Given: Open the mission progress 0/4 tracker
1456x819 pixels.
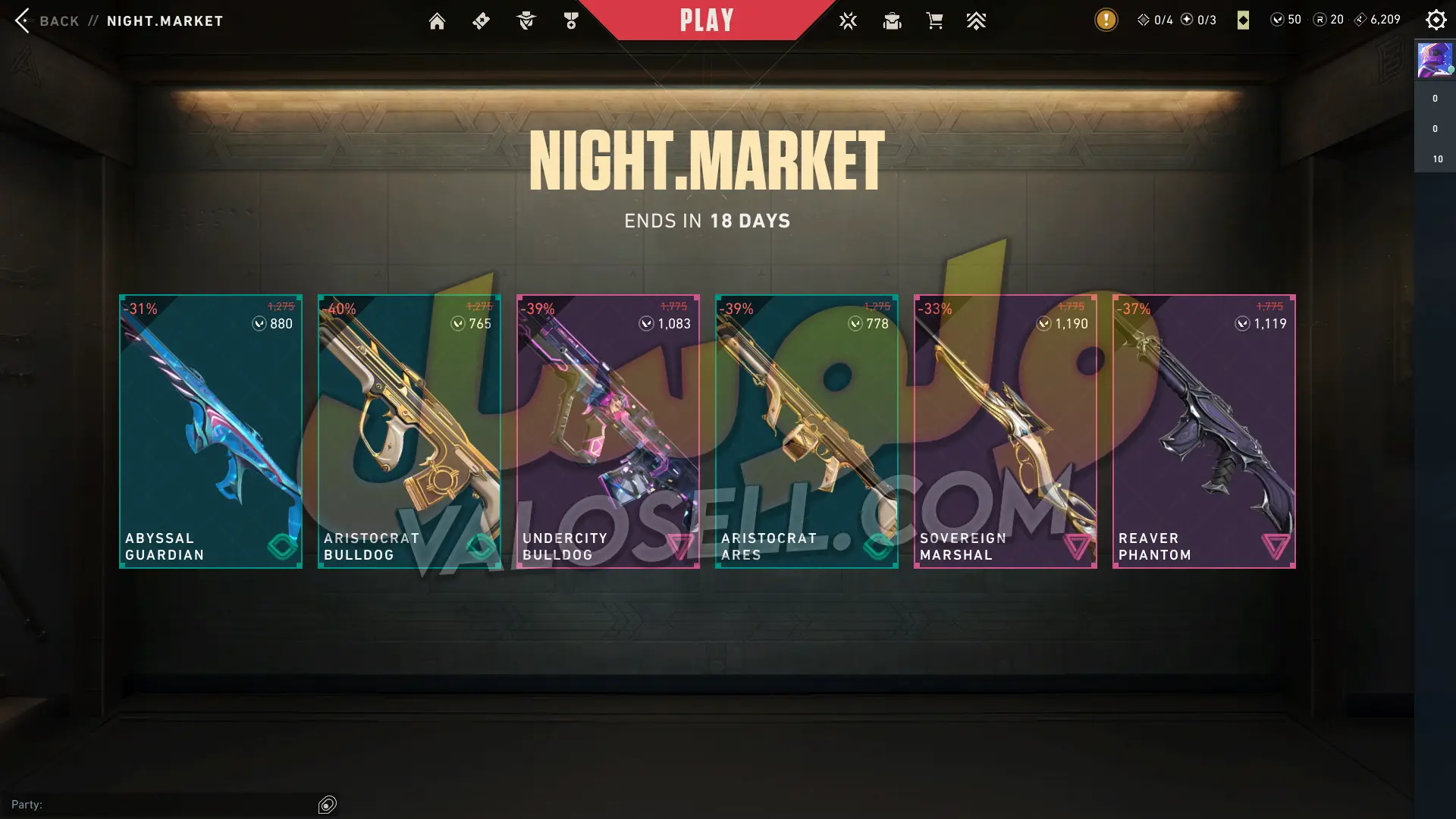Looking at the screenshot, I should tap(1155, 20).
